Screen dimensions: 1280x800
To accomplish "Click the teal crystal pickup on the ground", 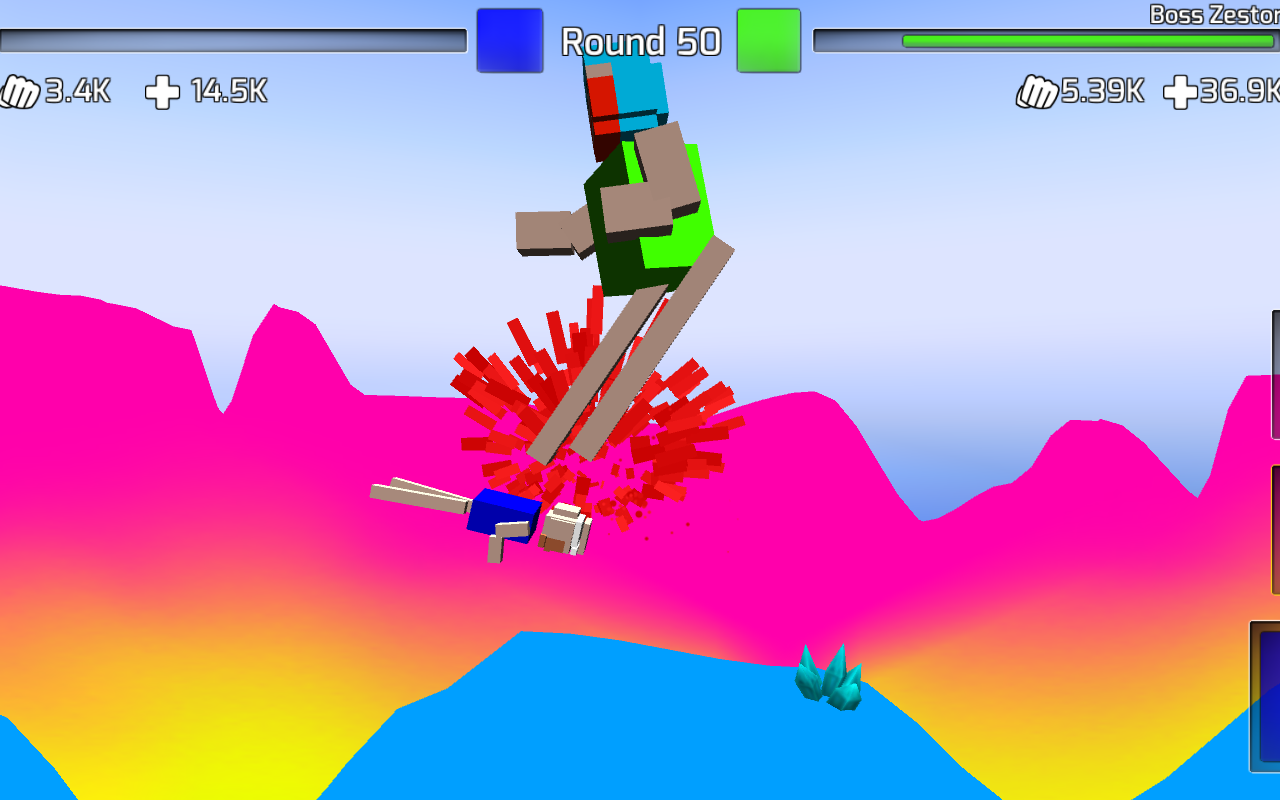I will [830, 680].
